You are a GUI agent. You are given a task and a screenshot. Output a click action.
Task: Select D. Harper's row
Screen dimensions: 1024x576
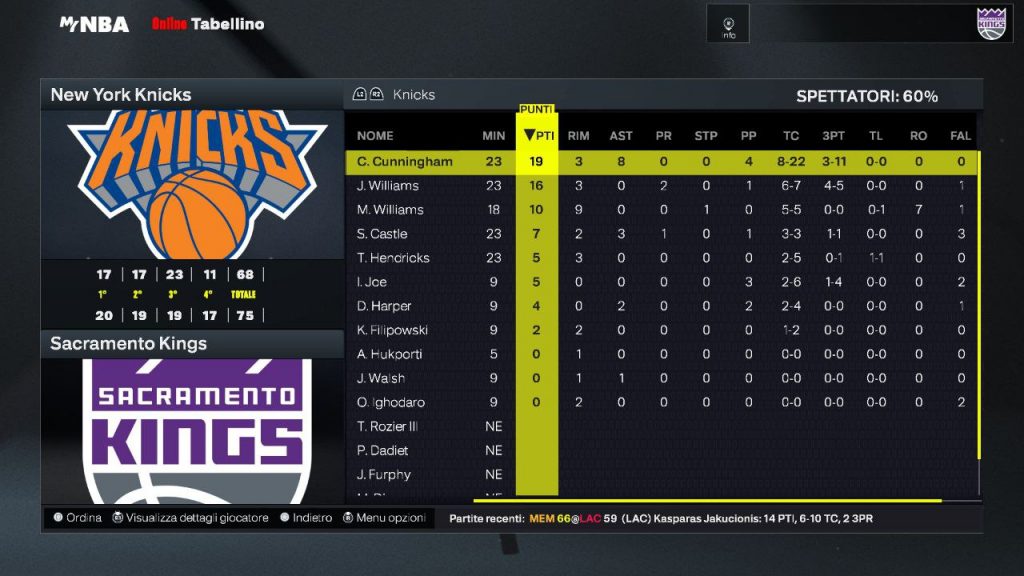(x=384, y=306)
